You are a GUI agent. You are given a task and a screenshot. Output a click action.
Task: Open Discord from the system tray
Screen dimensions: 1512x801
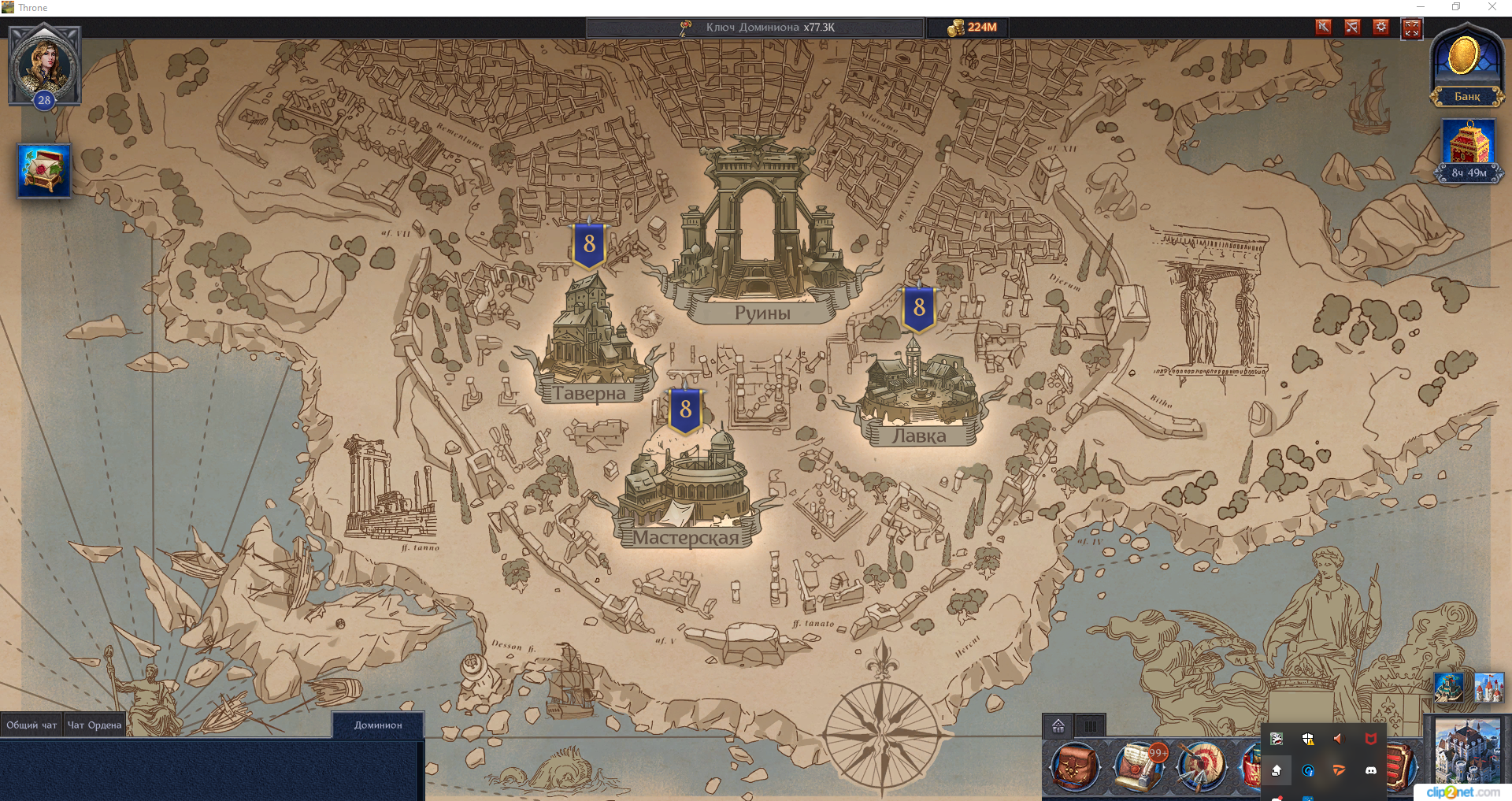1372,772
